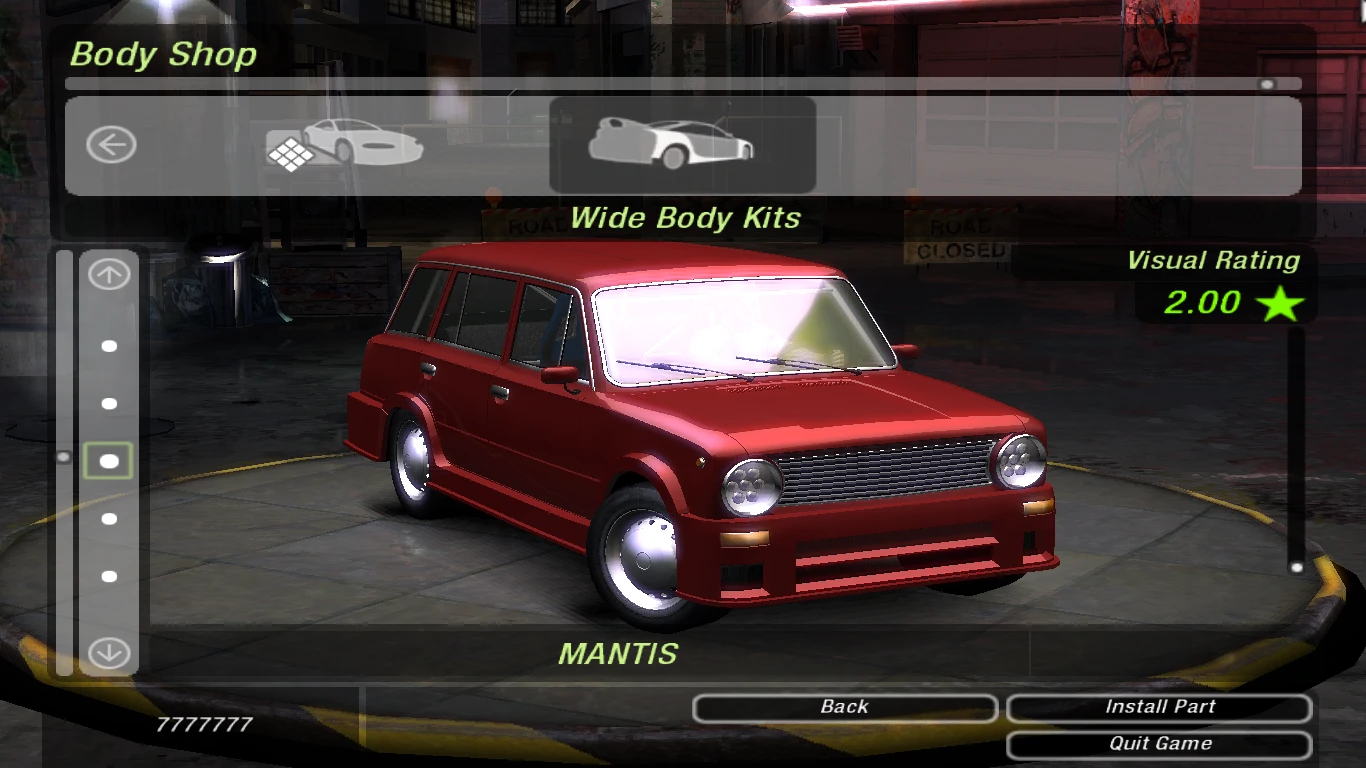Viewport: 1366px width, 768px height.
Task: Click the up arrow above the parts selector
Action: click(109, 273)
